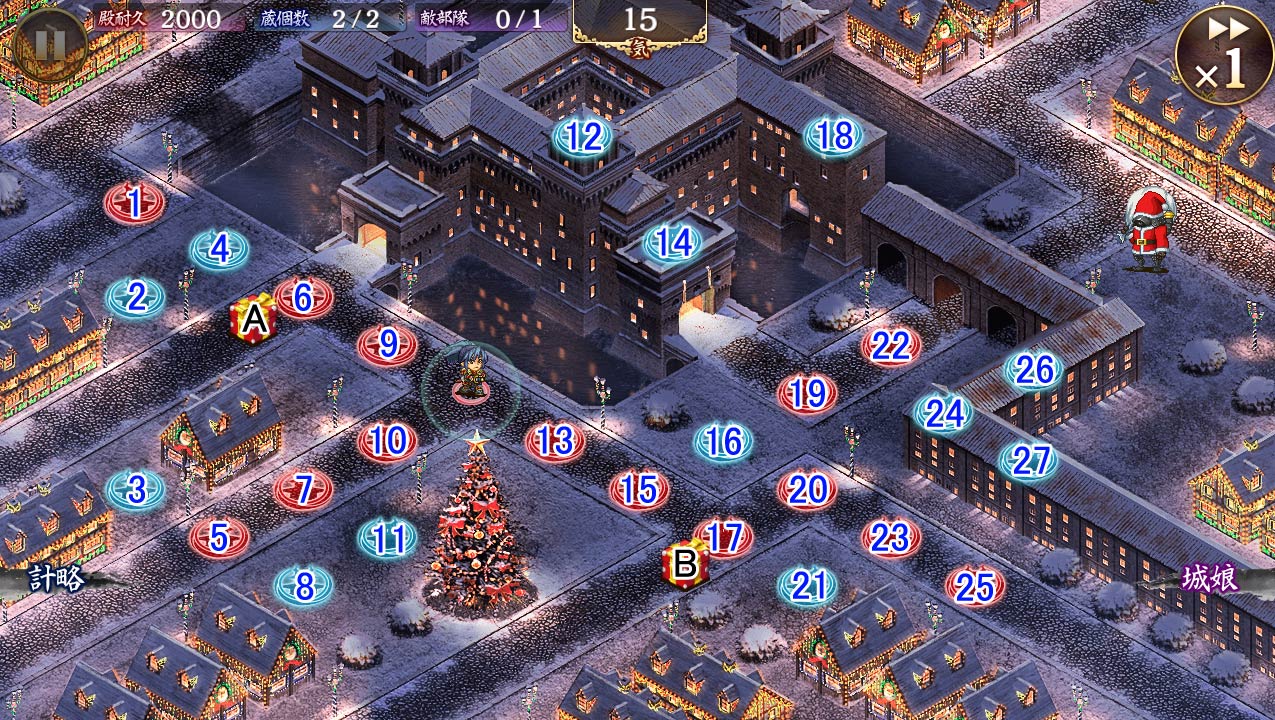Select red deployment tile 22
This screenshot has width=1275, height=720.
pyautogui.click(x=890, y=346)
